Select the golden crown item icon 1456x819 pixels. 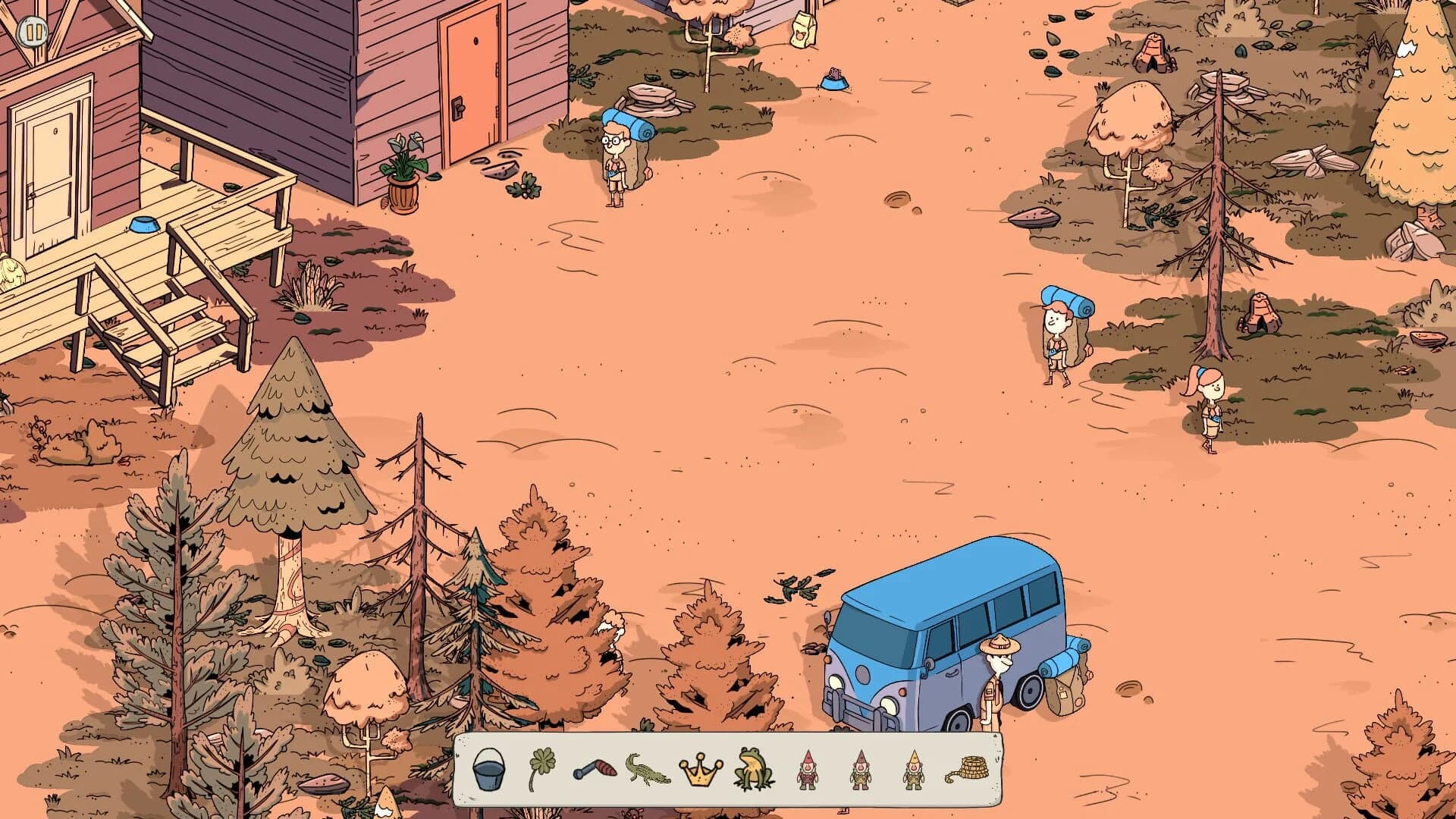pyautogui.click(x=701, y=768)
